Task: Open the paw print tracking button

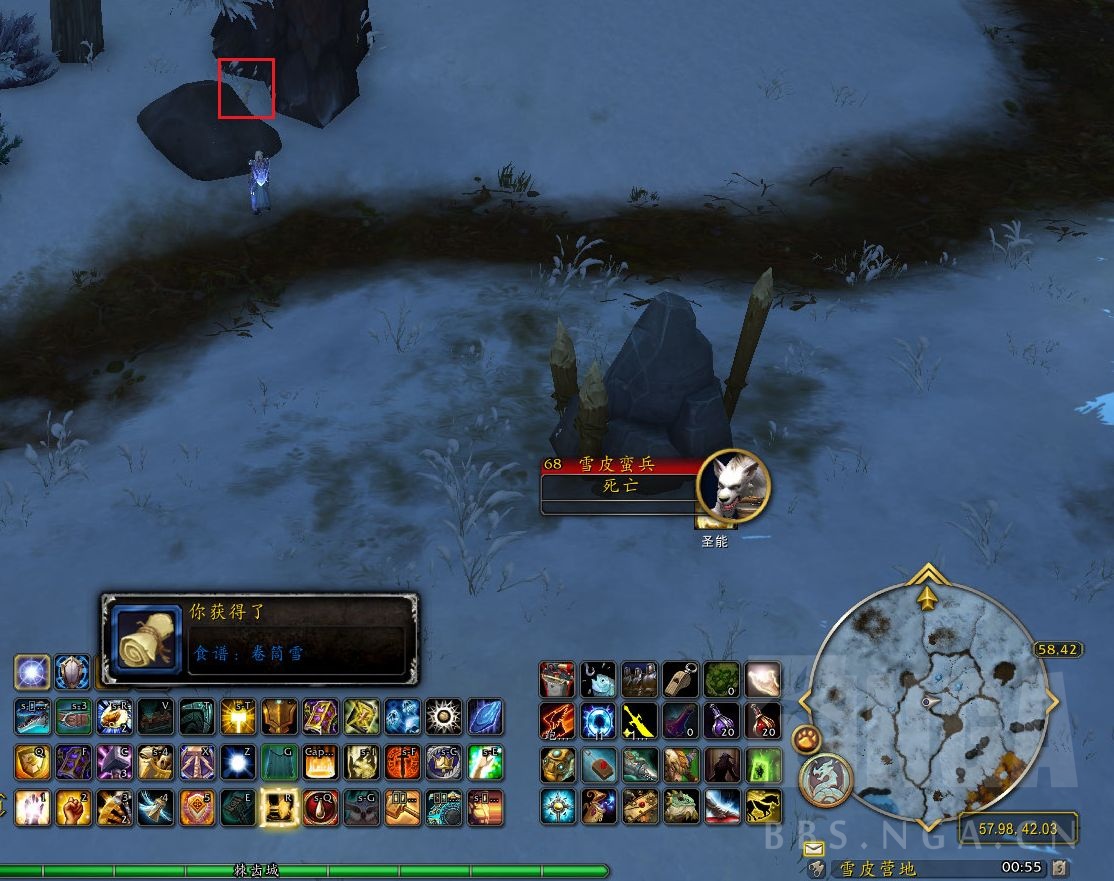Action: [806, 740]
